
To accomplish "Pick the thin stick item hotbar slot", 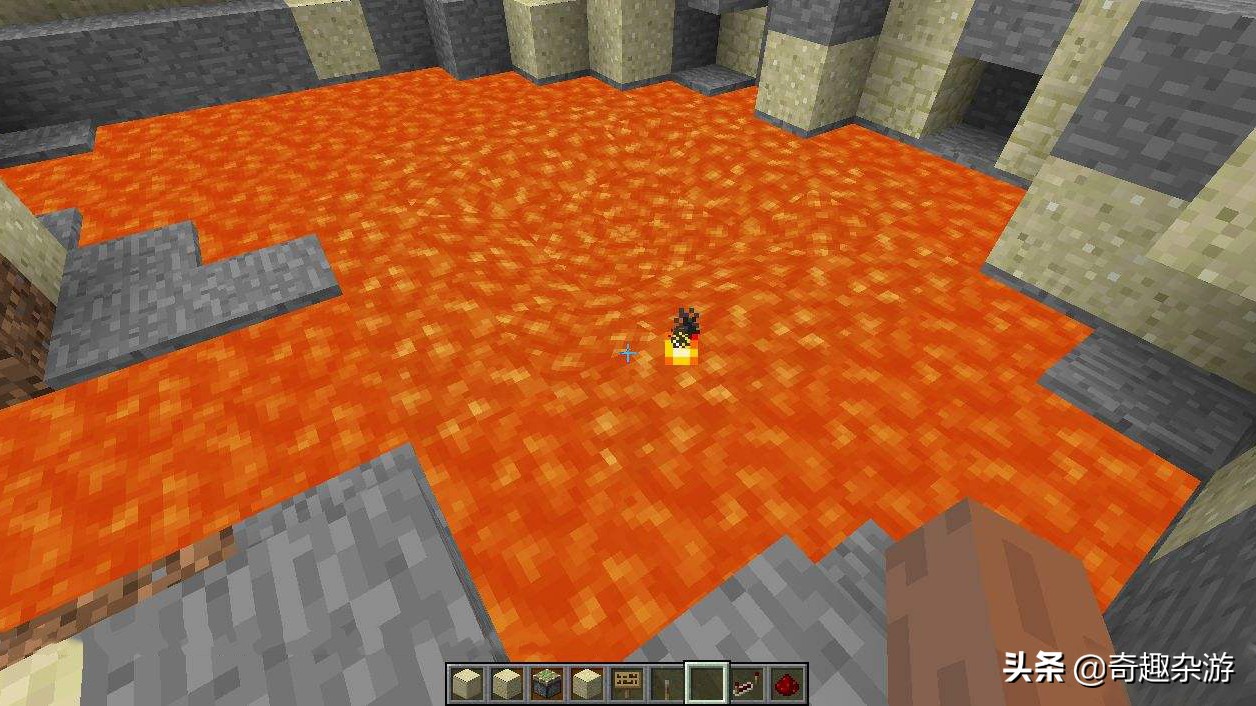I will pos(666,684).
